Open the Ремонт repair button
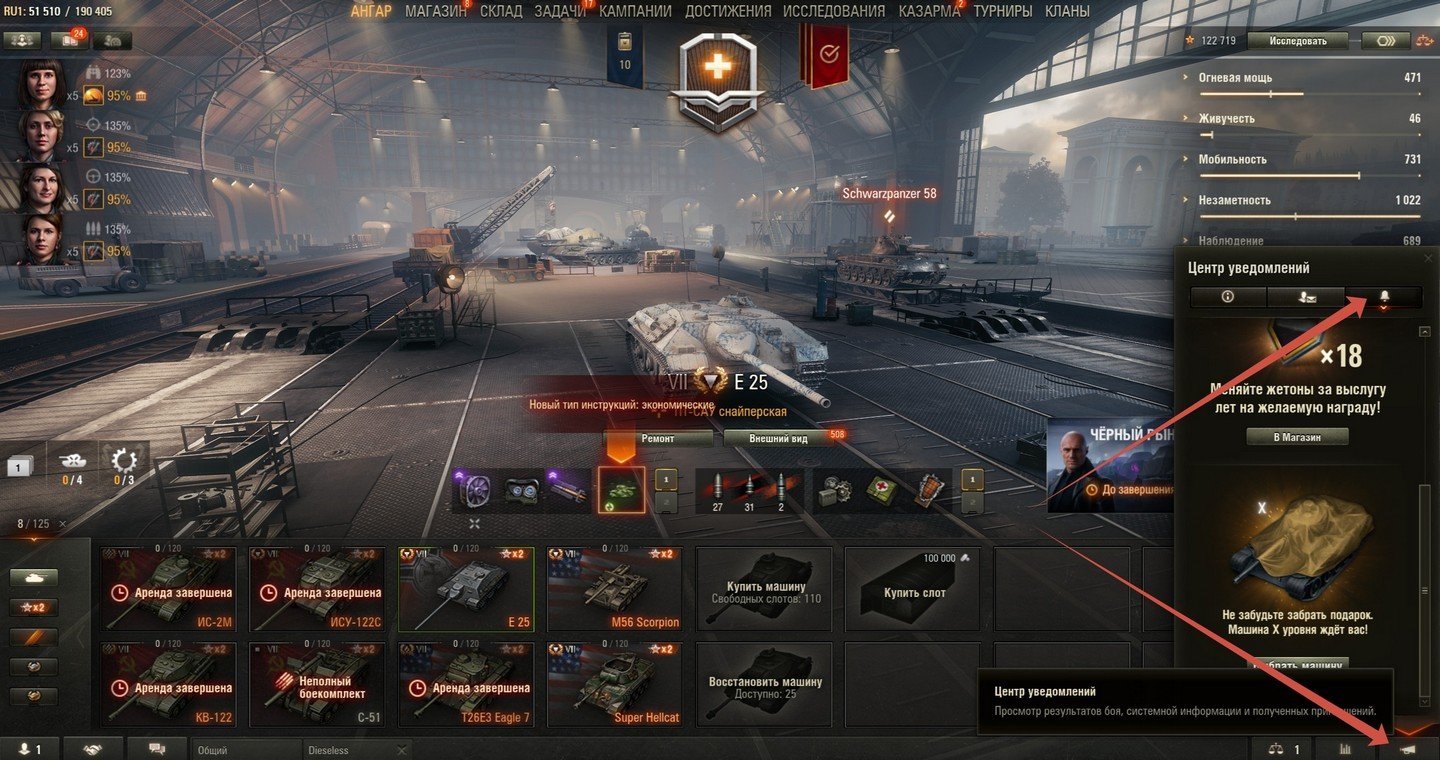The width and height of the screenshot is (1440, 760). pos(657,438)
